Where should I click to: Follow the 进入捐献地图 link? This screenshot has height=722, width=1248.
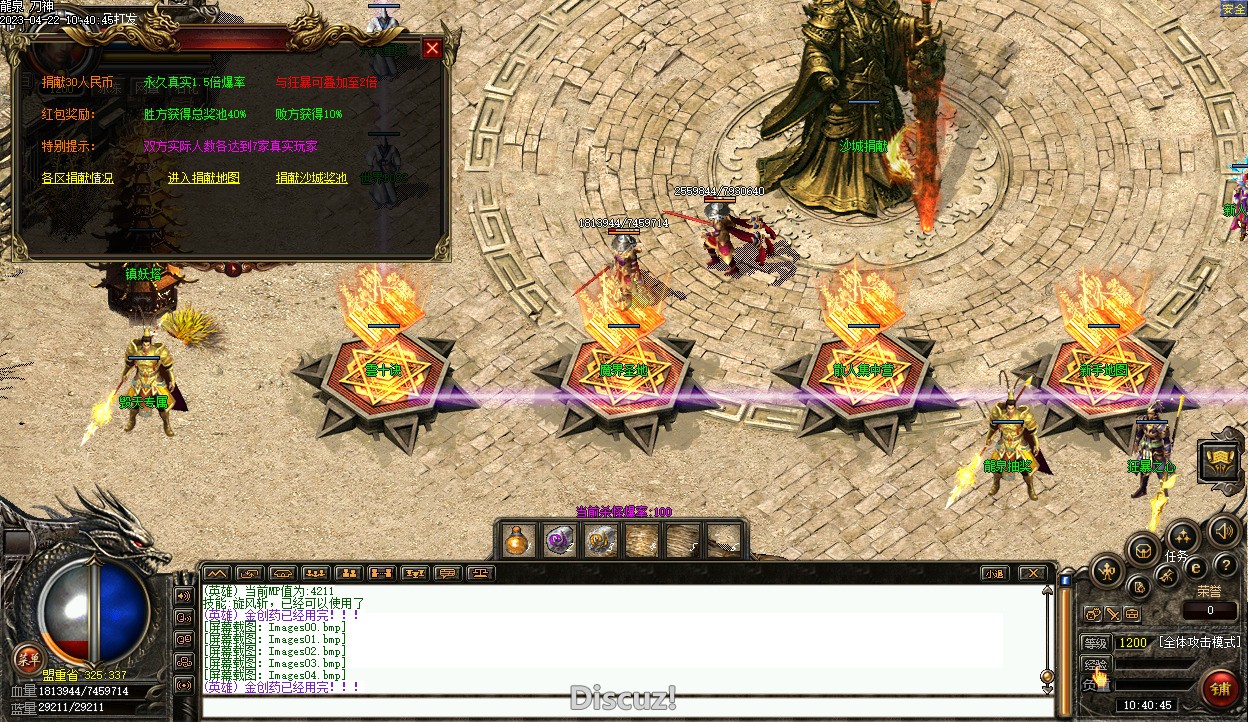[x=203, y=178]
